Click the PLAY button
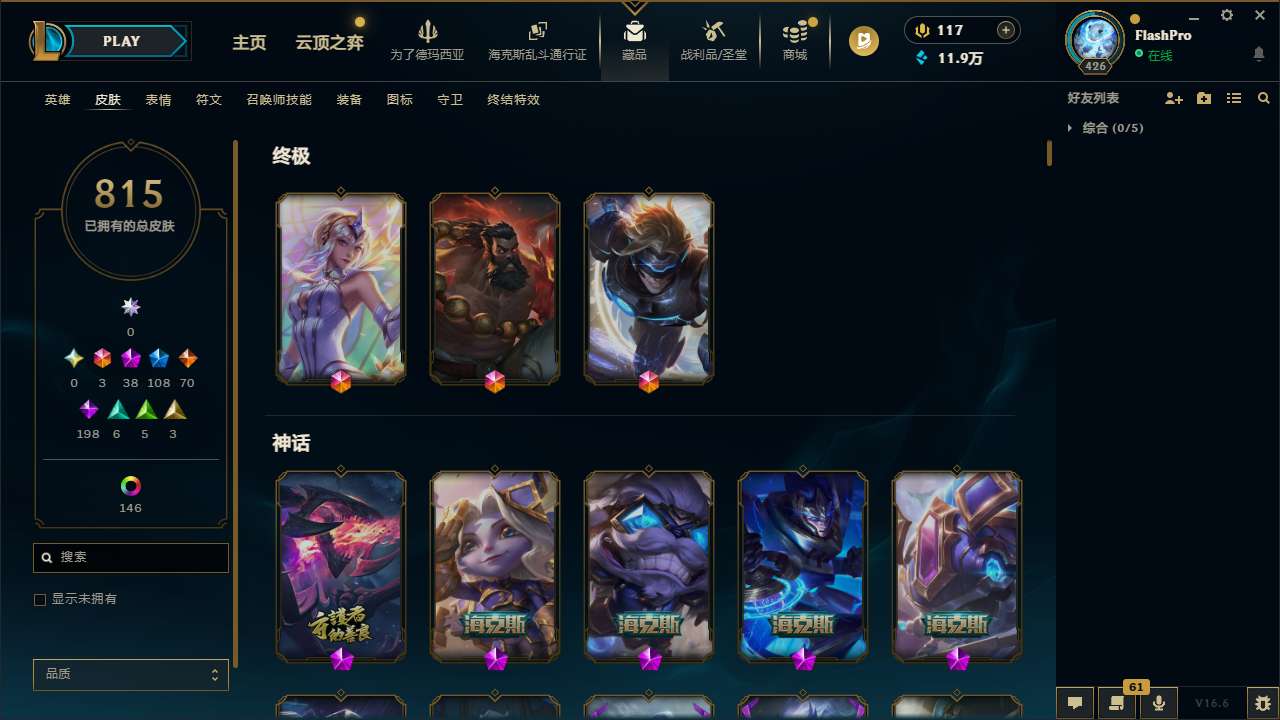 pos(121,41)
